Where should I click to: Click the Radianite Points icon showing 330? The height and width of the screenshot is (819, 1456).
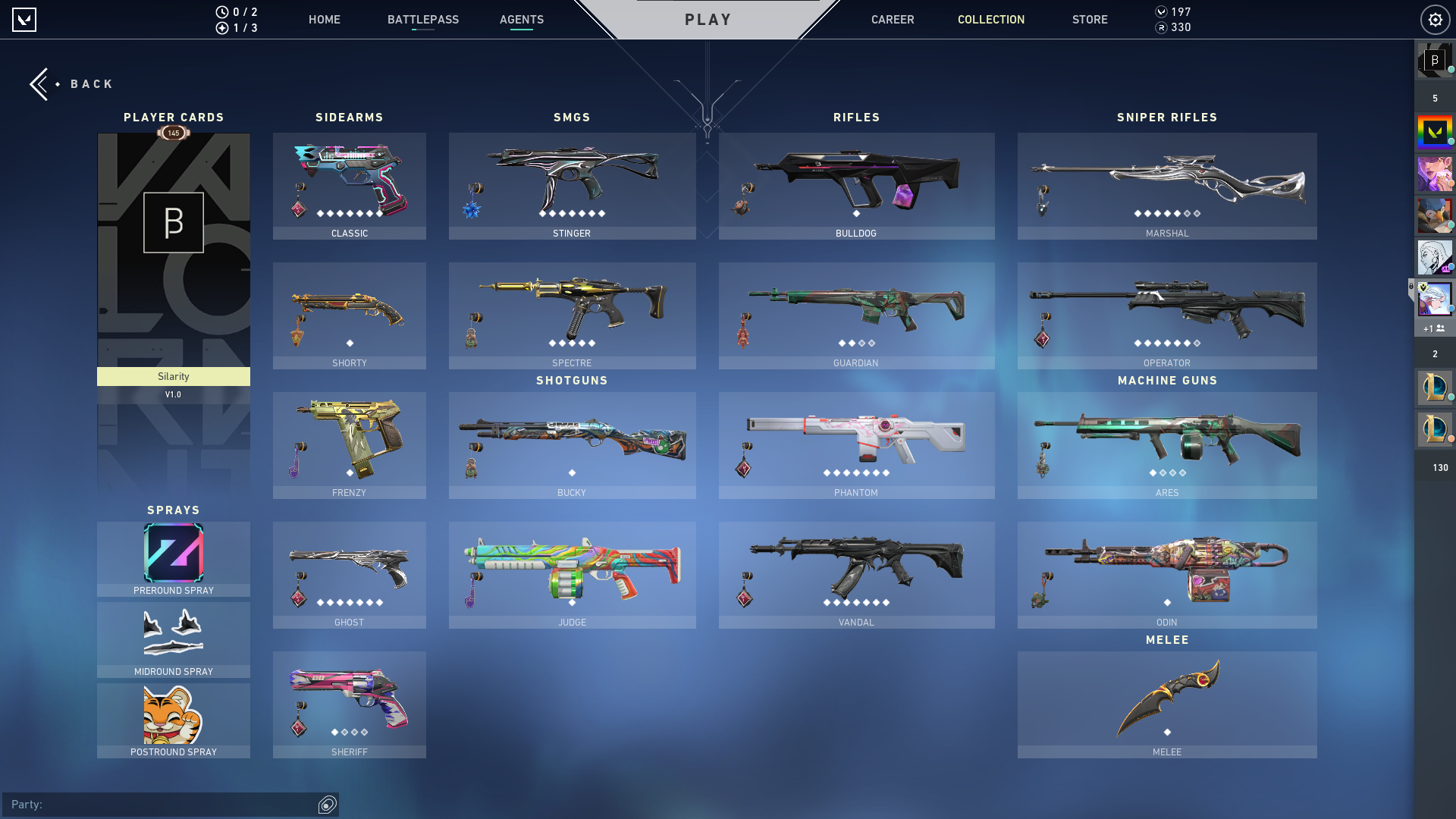(1161, 27)
